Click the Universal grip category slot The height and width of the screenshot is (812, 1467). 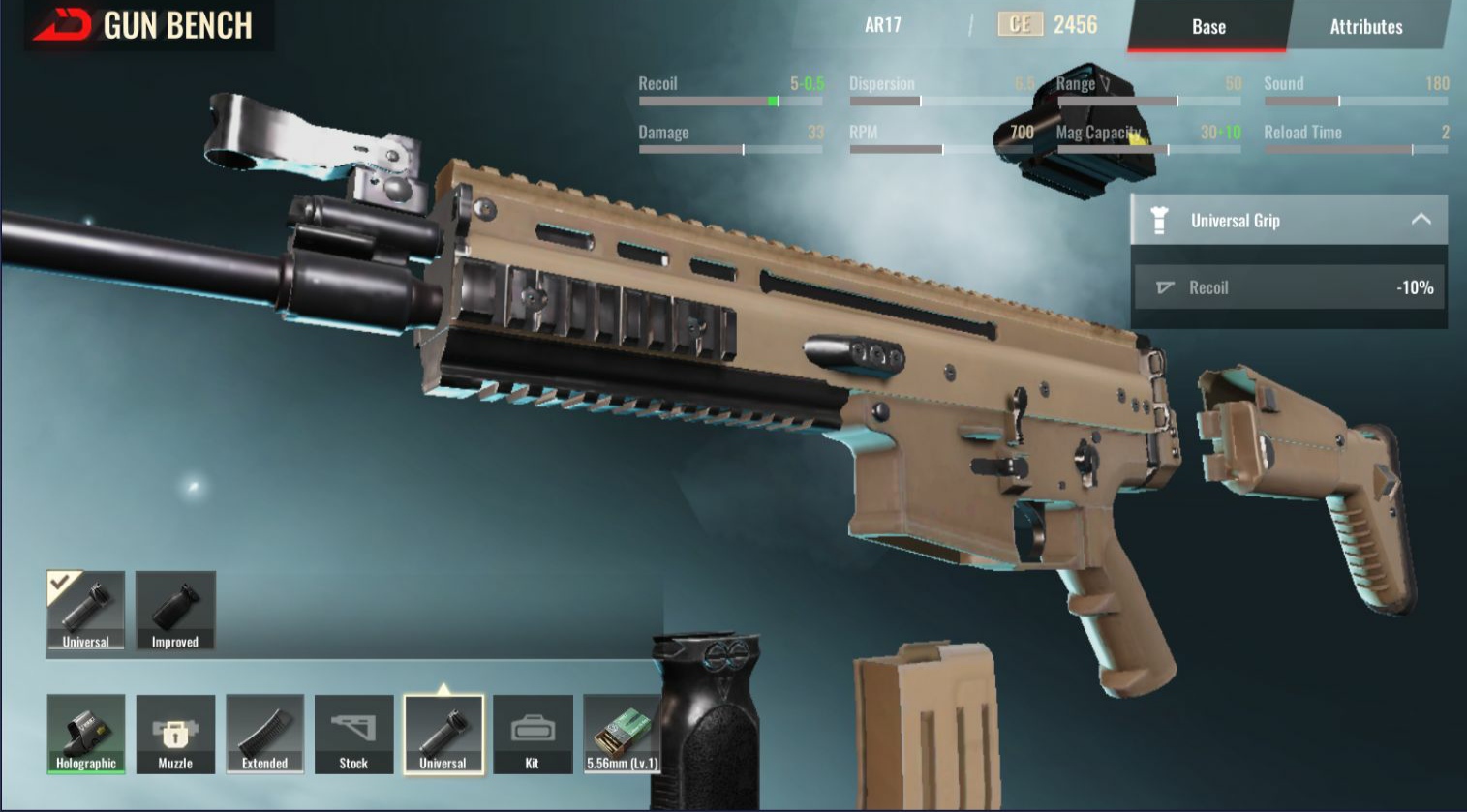tap(443, 734)
